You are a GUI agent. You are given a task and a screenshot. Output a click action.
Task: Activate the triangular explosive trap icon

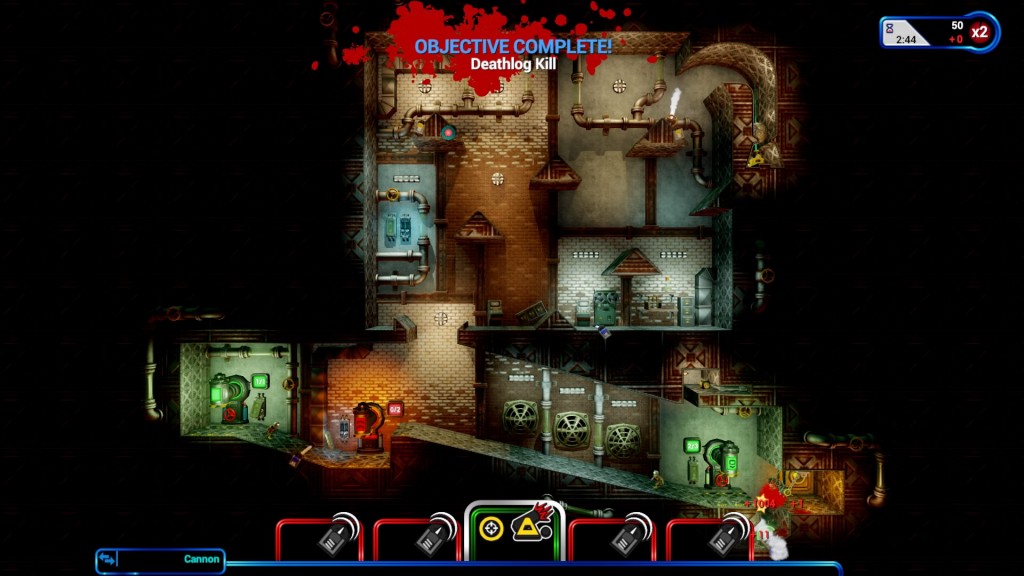(528, 526)
